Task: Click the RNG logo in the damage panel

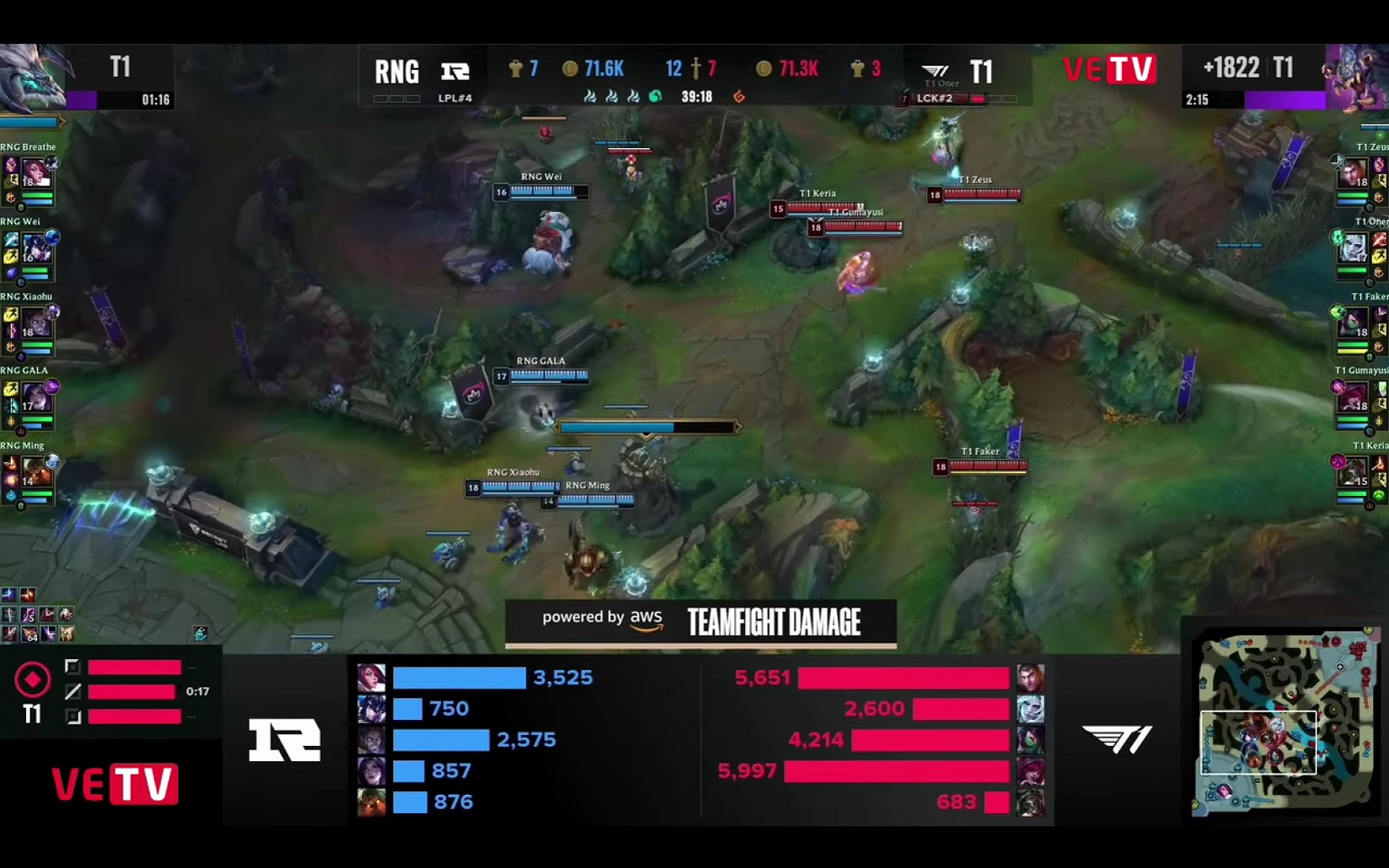Action: (x=285, y=740)
